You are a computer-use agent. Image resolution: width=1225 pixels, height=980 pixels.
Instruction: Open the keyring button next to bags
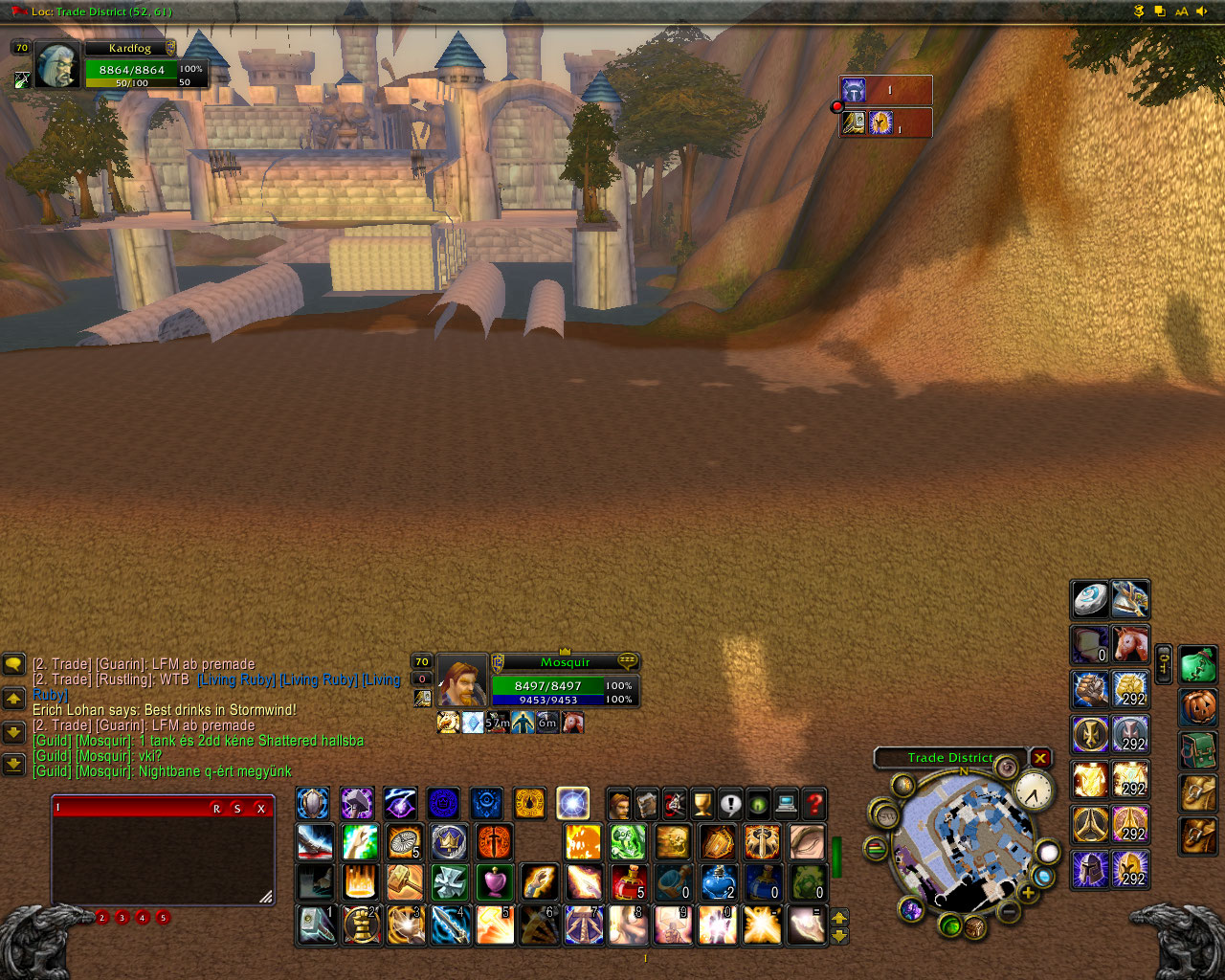1164,662
